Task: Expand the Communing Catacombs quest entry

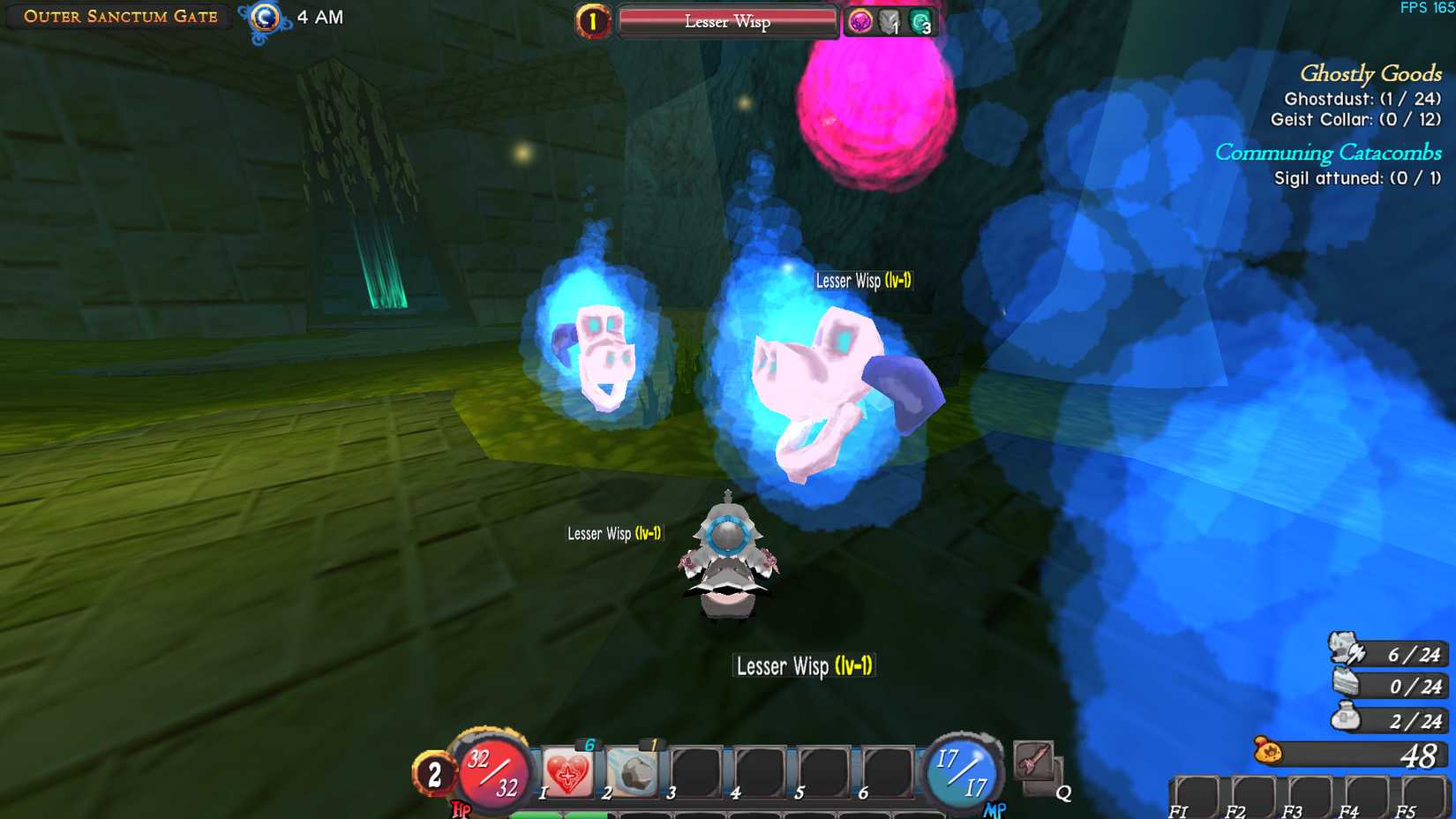Action: 1329,153
